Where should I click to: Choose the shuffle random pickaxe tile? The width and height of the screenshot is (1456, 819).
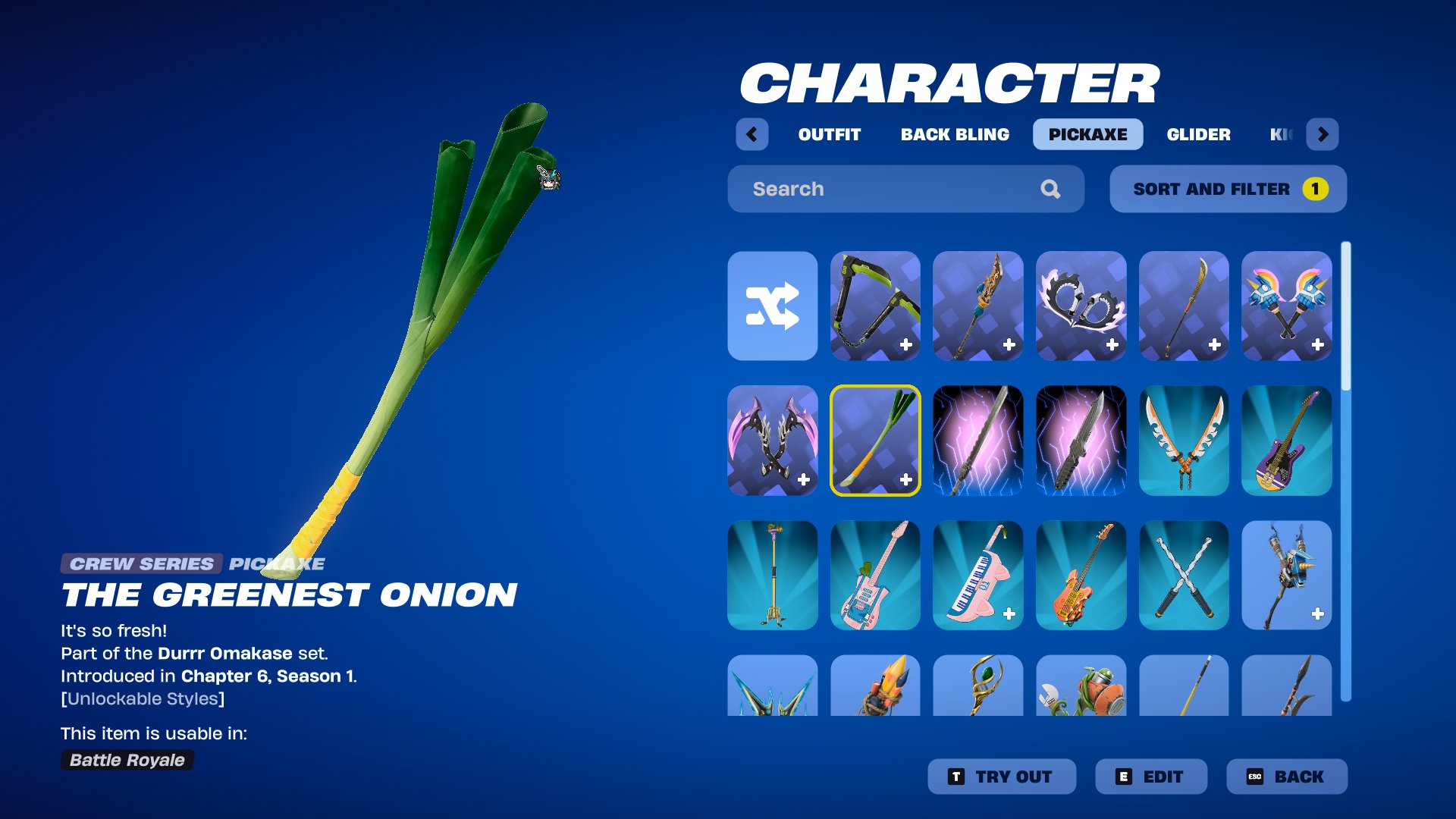pos(772,306)
